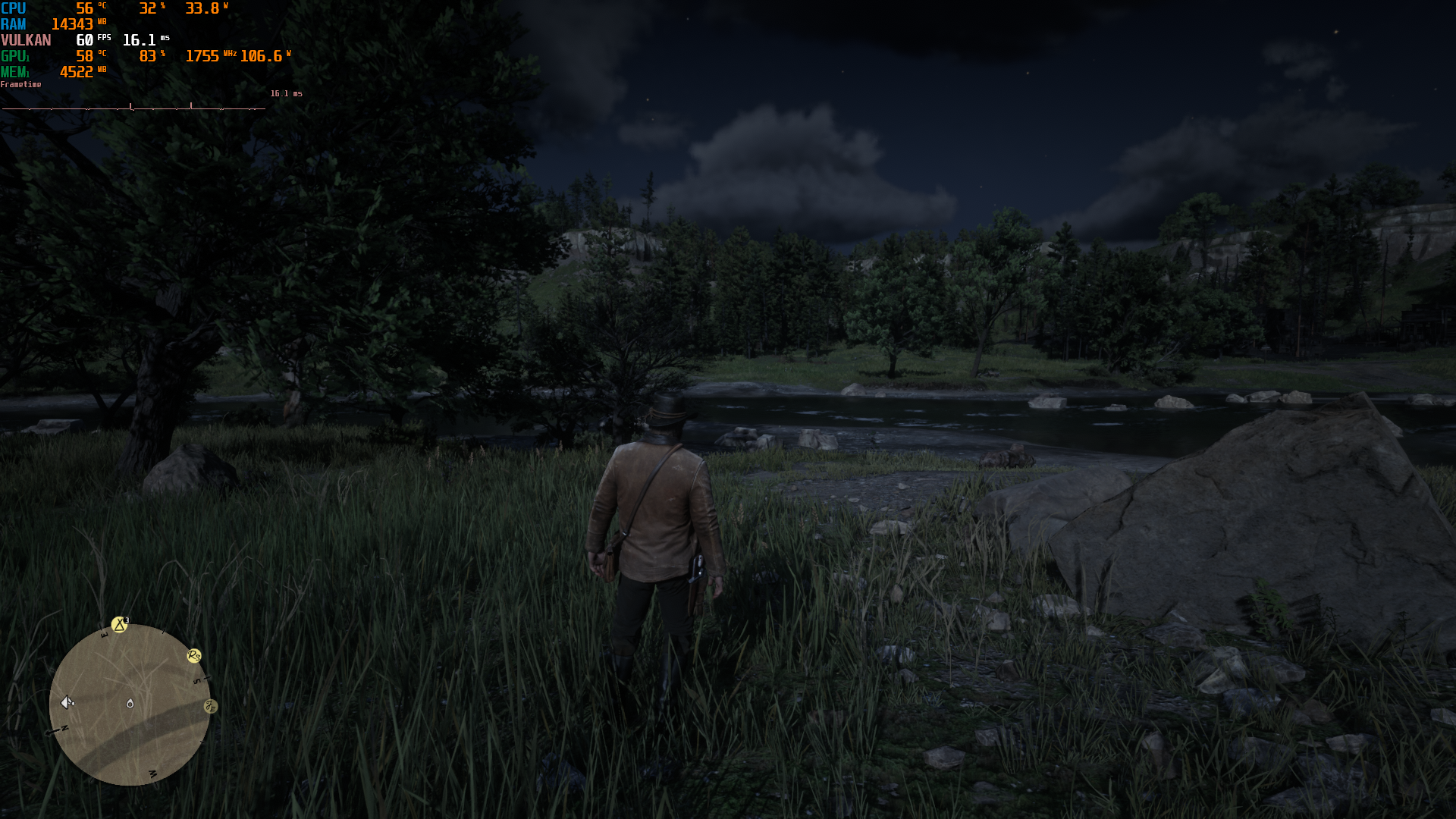Select the yellow tent camp marker

[x=119, y=625]
